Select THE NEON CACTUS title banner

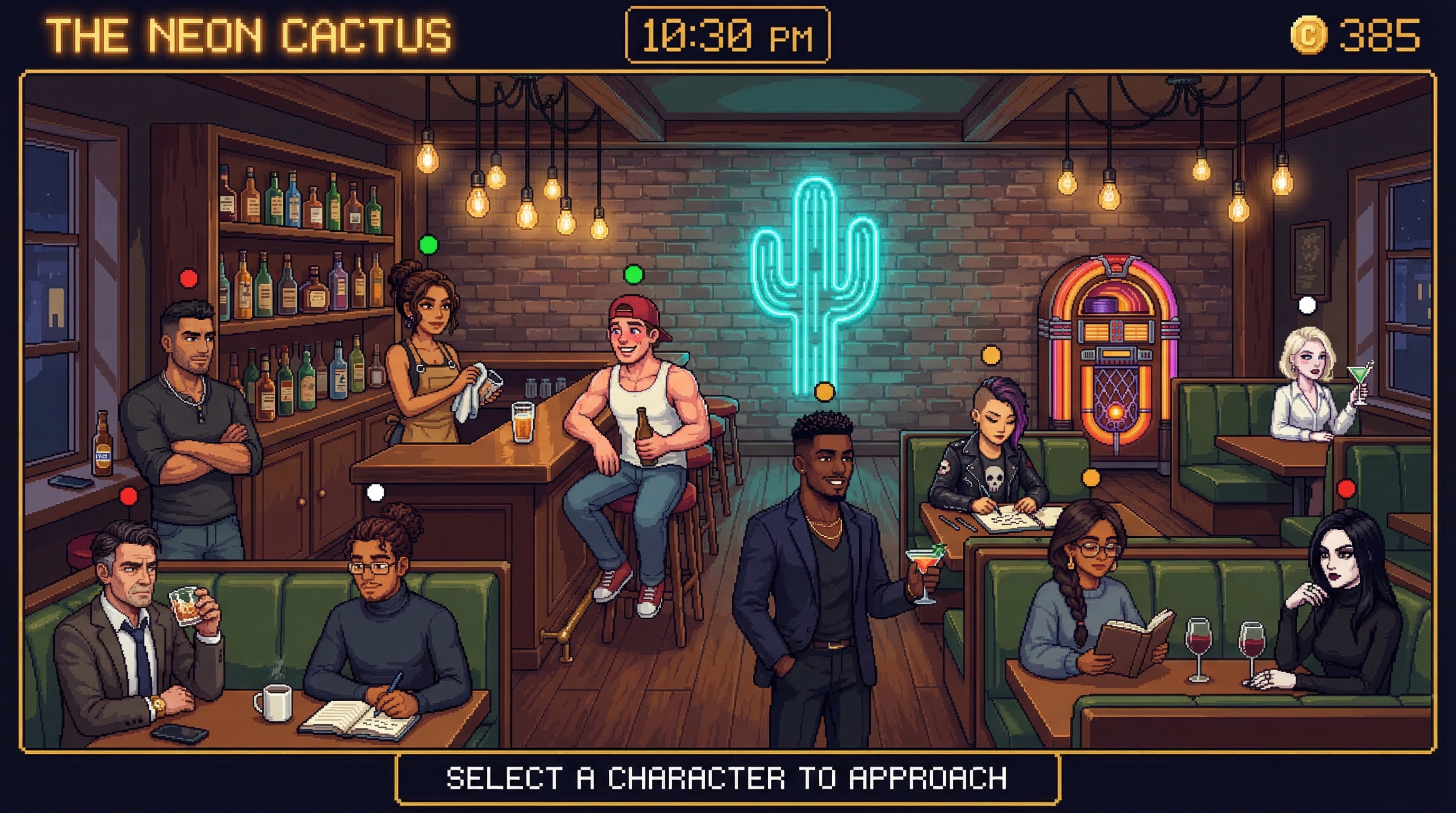(249, 34)
